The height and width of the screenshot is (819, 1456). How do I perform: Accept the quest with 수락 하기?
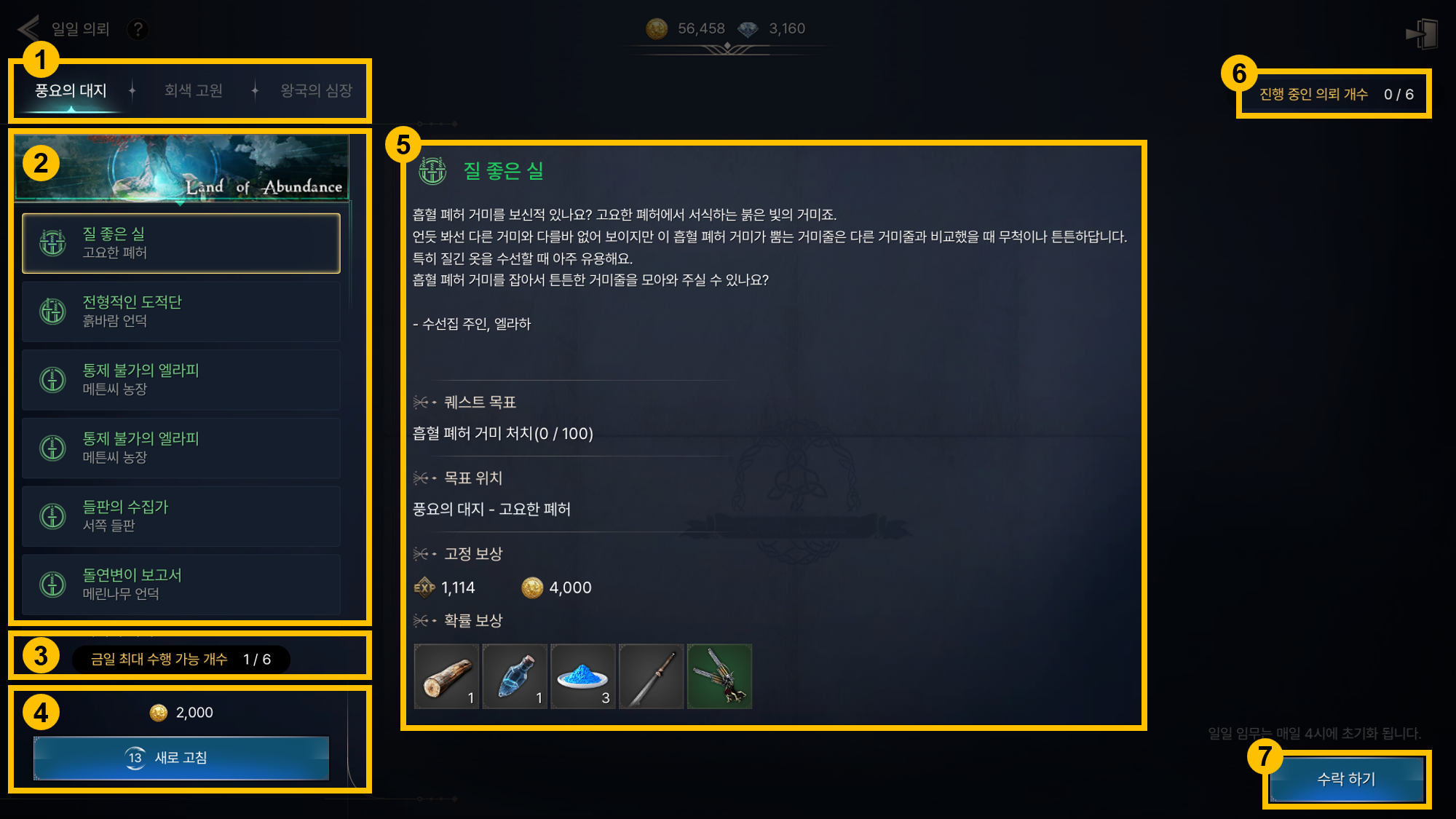pos(1346,779)
